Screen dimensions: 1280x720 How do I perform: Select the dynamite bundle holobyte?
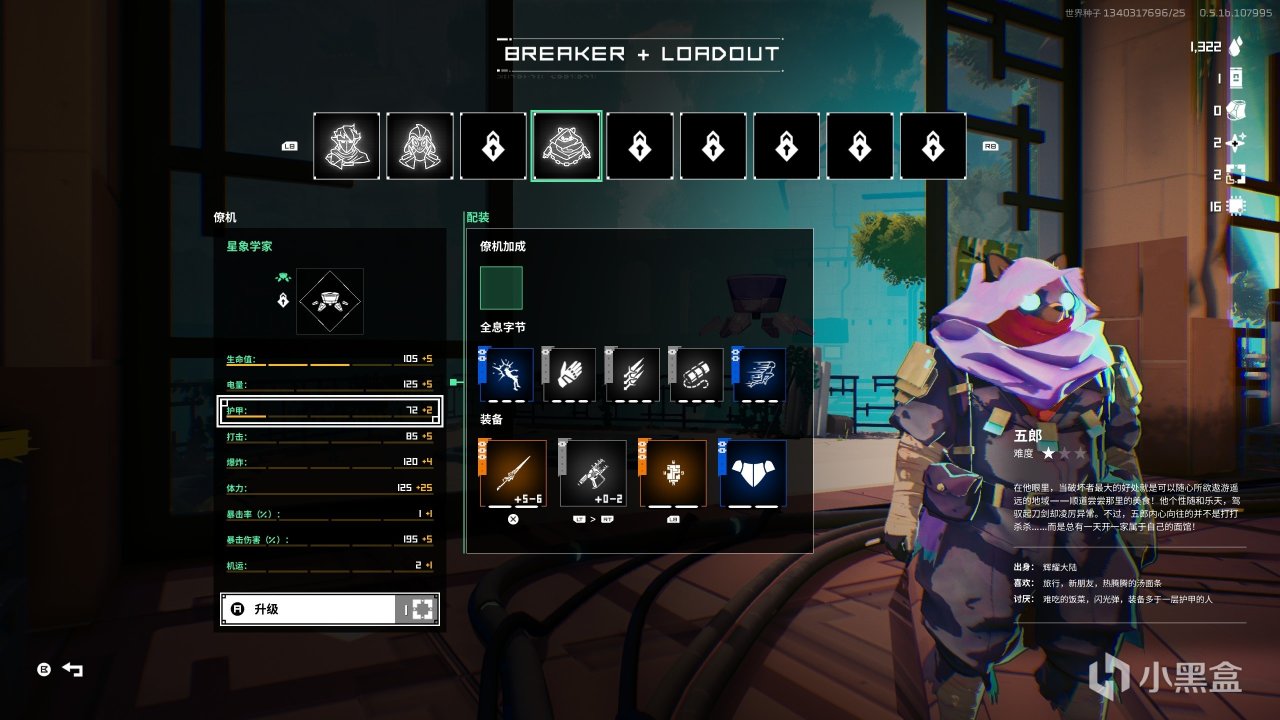point(697,375)
